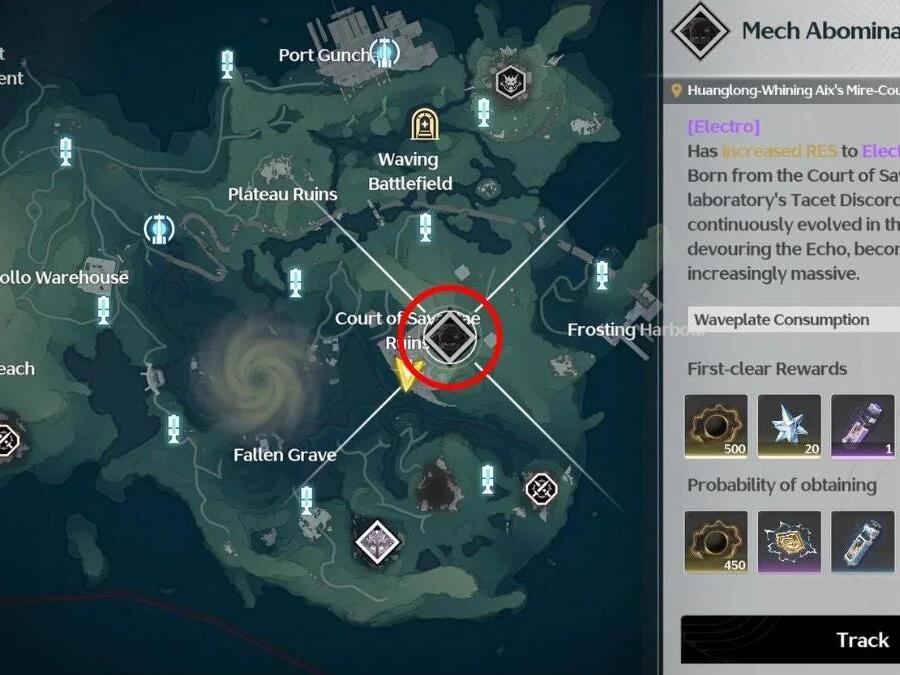
Task: View the 450 Shell Credit drop
Action: tap(715, 542)
